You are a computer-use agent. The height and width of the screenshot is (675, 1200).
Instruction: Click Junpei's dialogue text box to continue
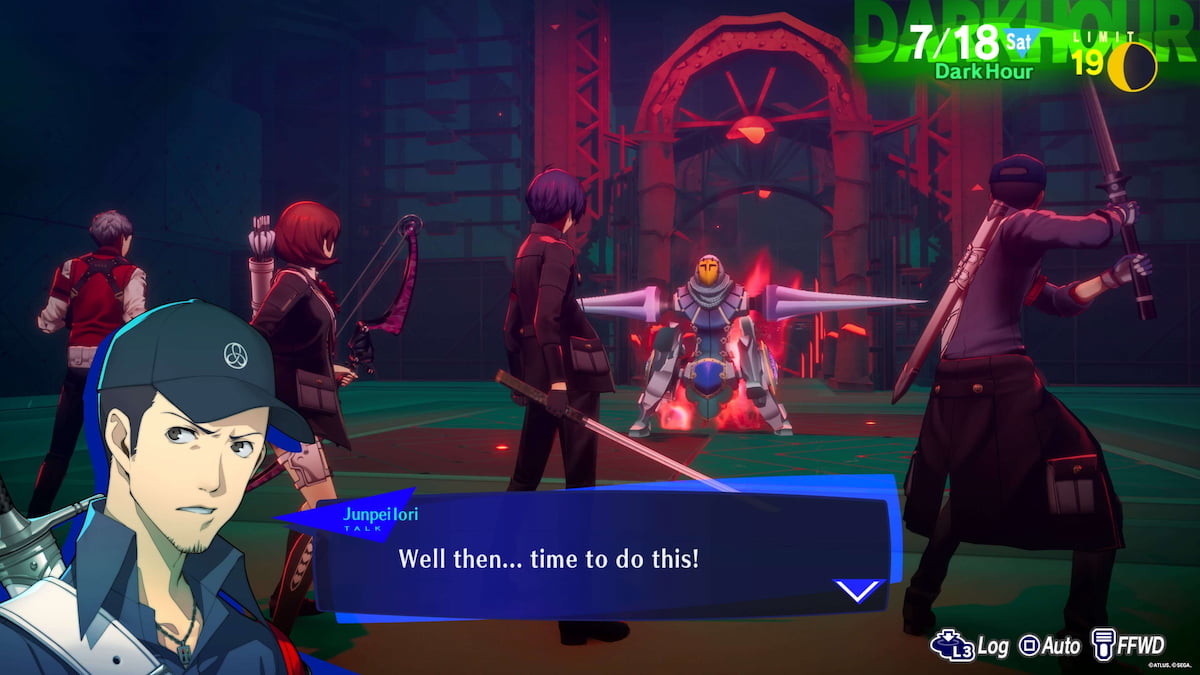(600, 558)
